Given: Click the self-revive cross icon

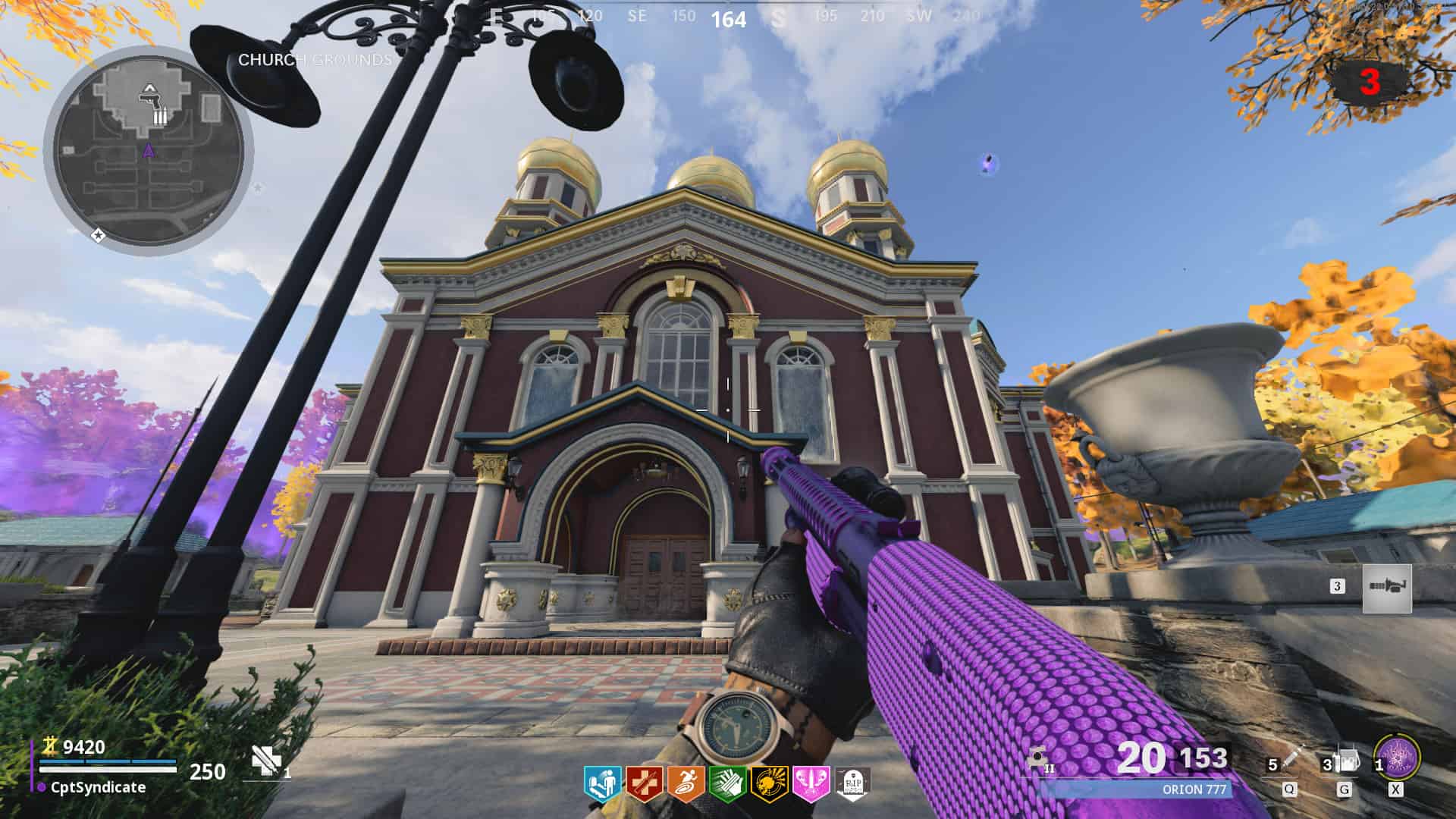Looking at the screenshot, I should point(266,760).
